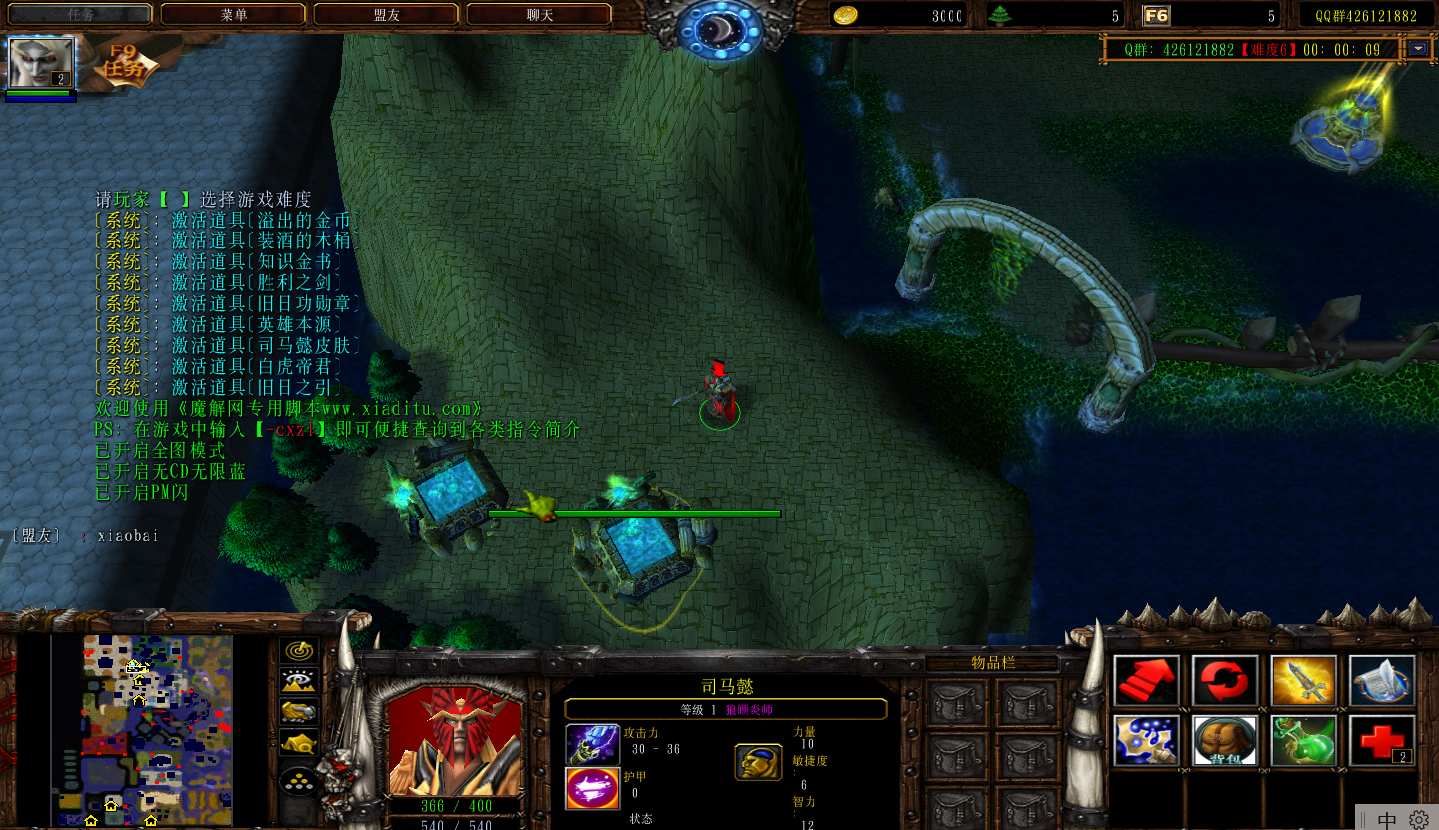Open the 背包 backpack ability
Image resolution: width=1439 pixels, height=830 pixels.
(1225, 741)
